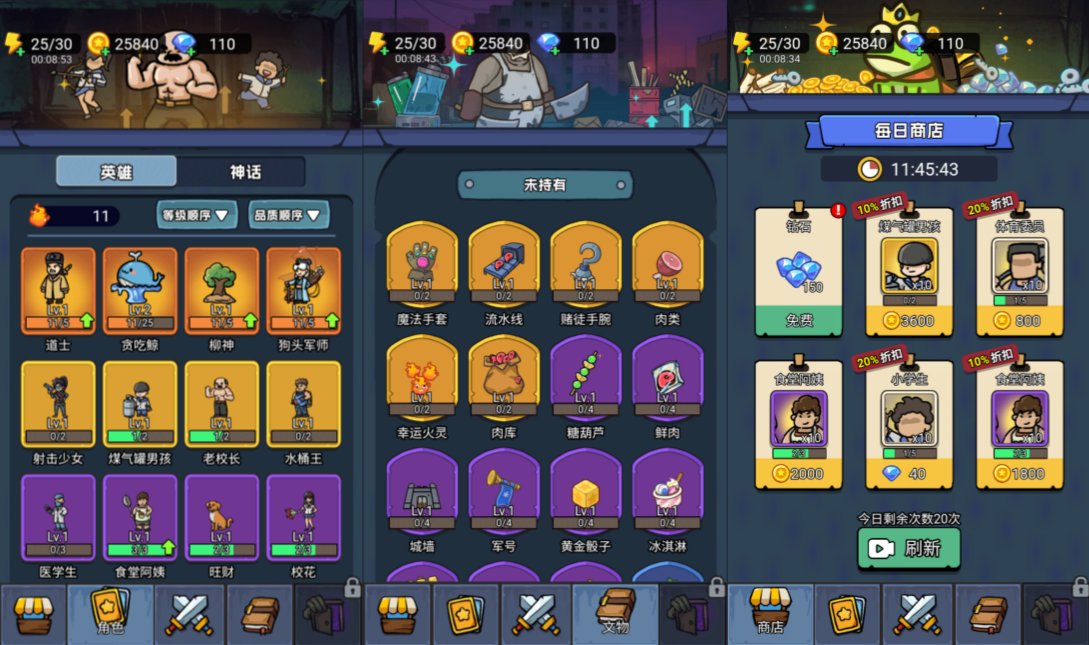The width and height of the screenshot is (1089, 645).
Task: Claim the free 钻石 shop item
Action: 799,320
